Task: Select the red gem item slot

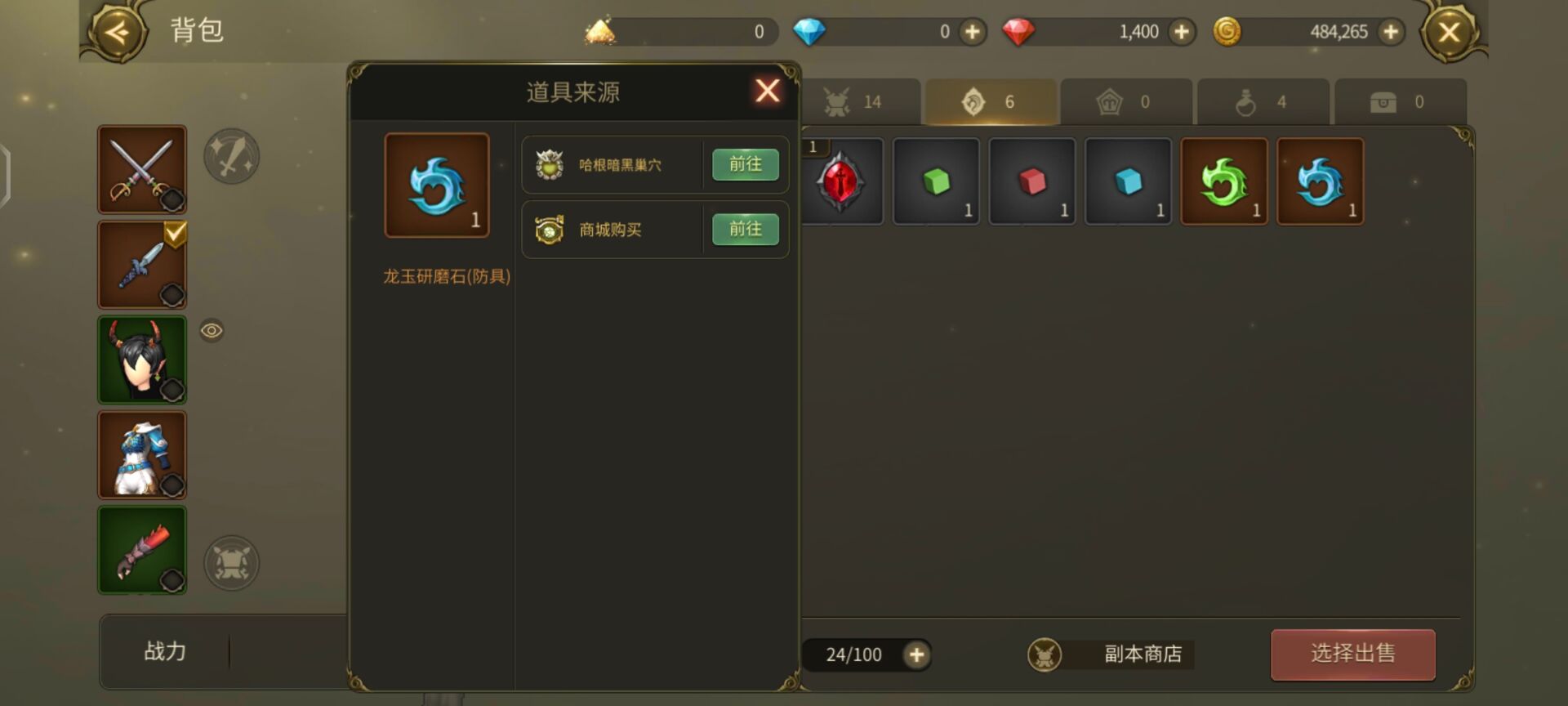Action: tap(841, 181)
